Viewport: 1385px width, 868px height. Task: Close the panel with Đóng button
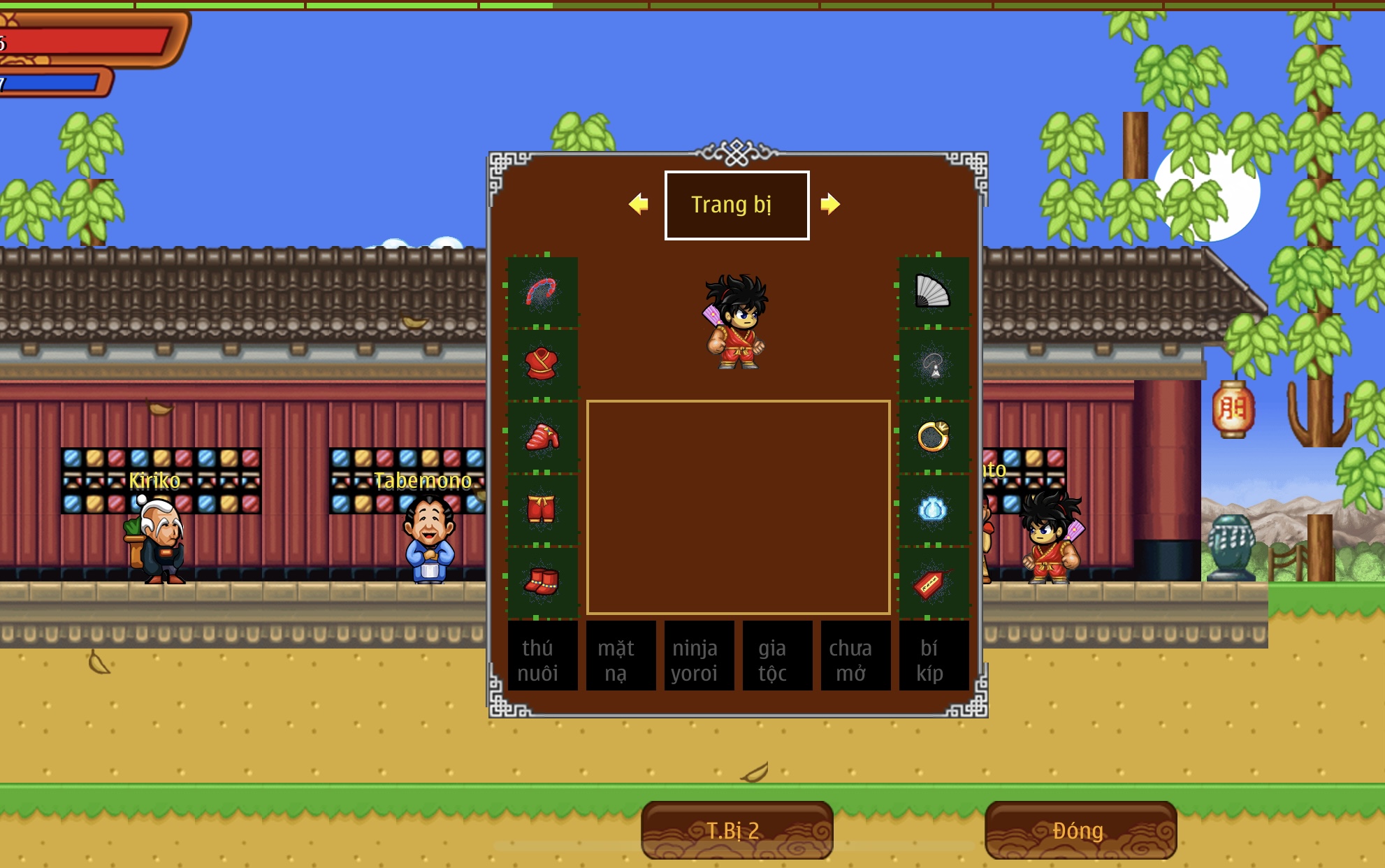point(1080,830)
